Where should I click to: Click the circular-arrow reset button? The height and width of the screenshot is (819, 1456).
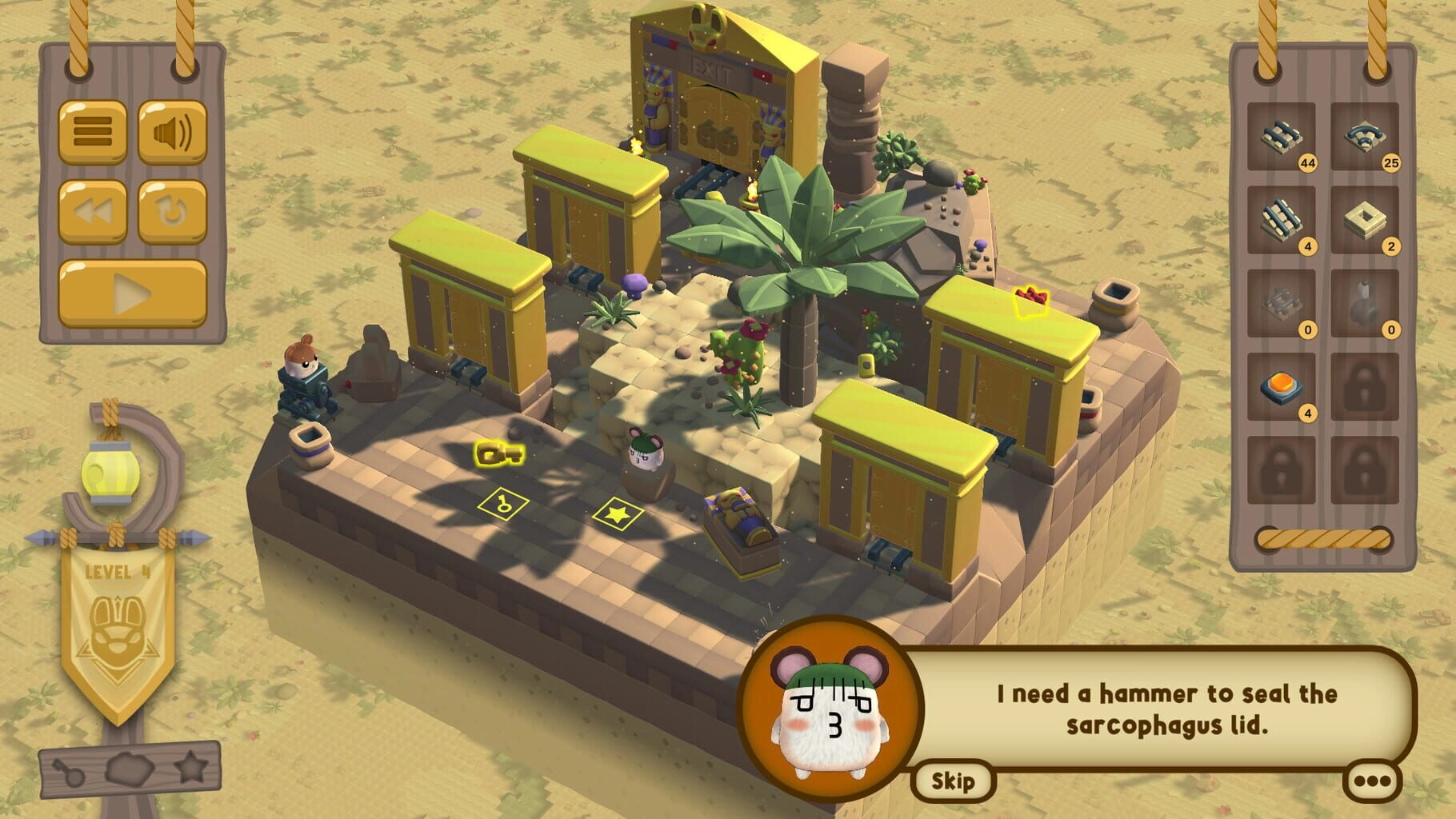click(x=172, y=212)
